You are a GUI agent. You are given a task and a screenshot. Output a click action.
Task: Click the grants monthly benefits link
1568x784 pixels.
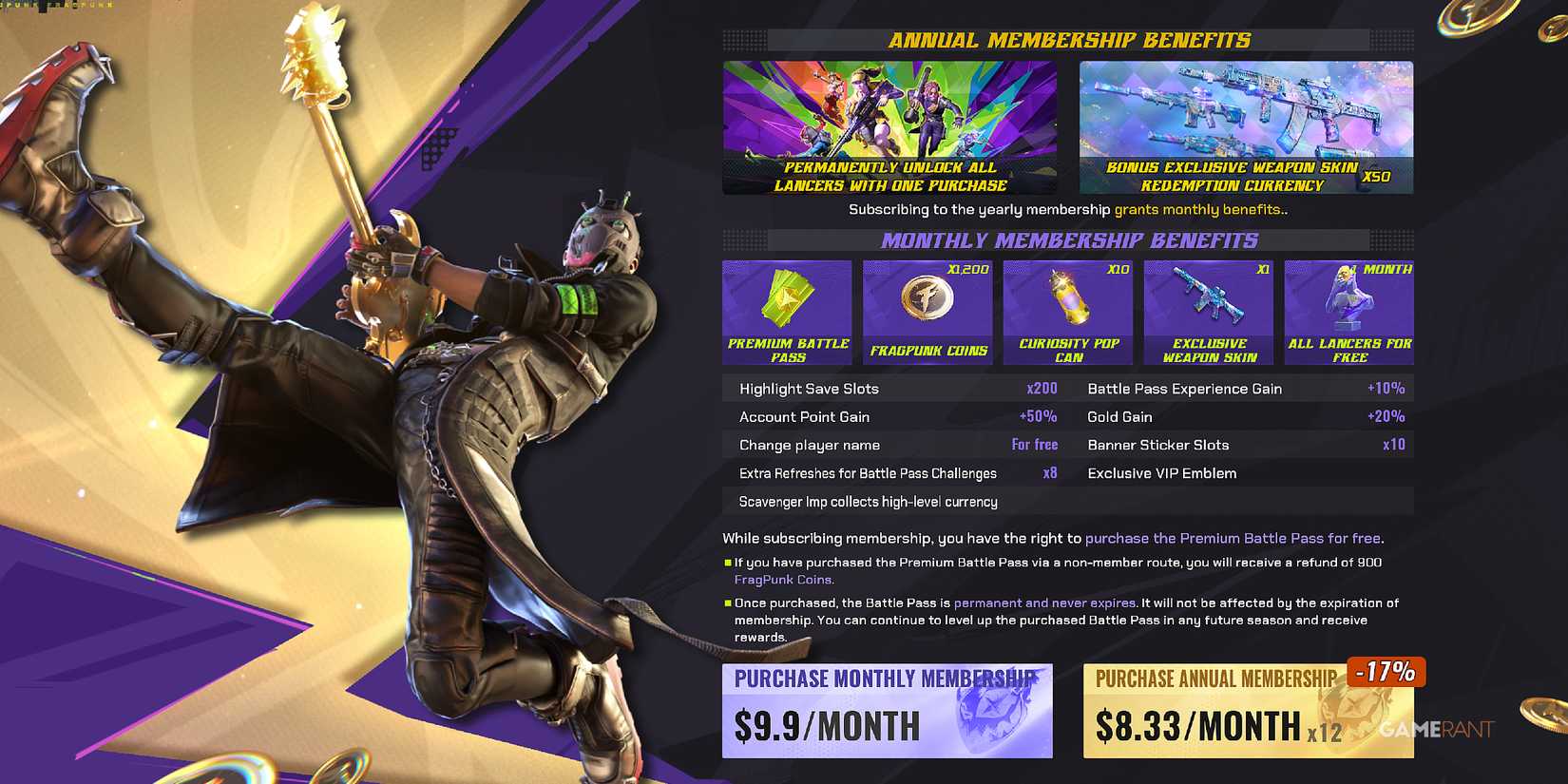coord(1213,209)
